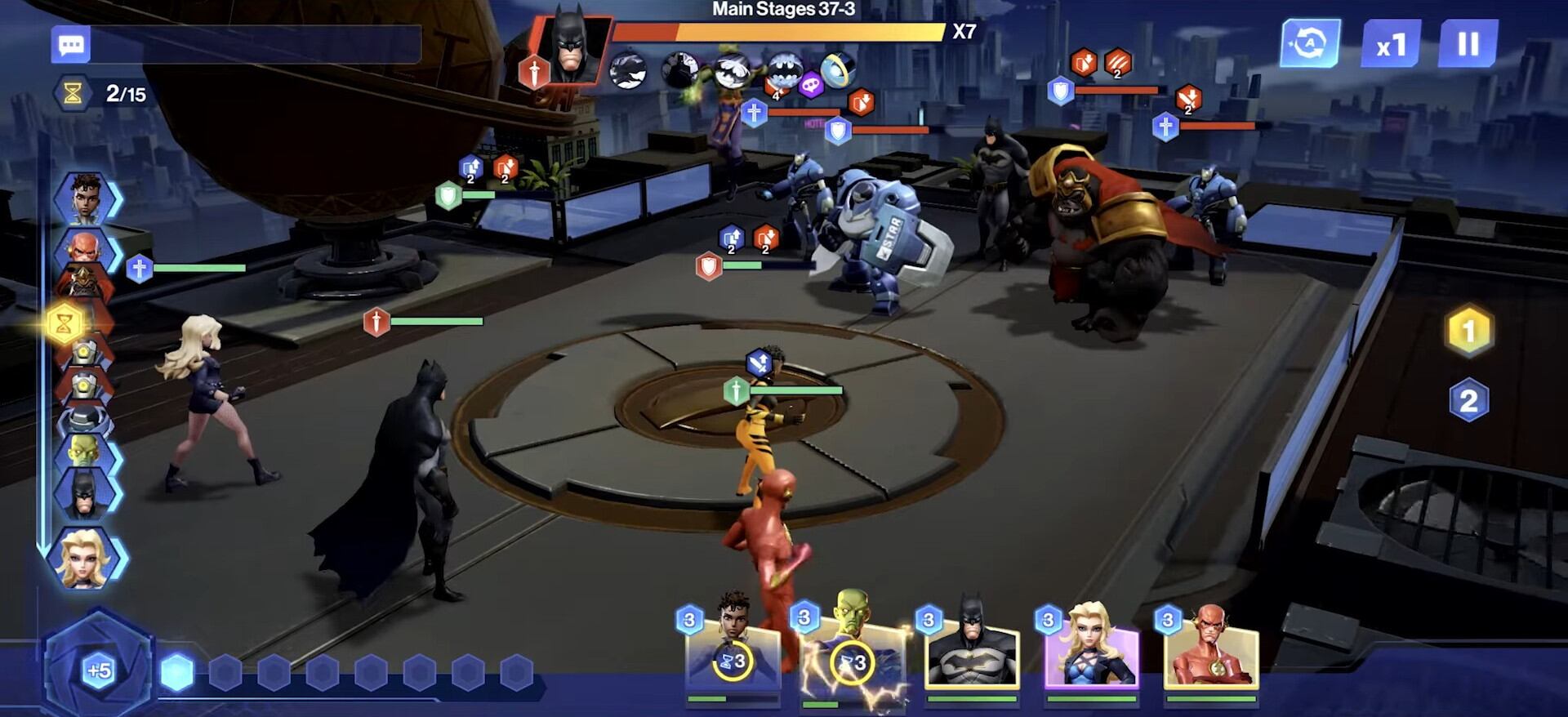This screenshot has height=717, width=1568.
Task: Open the chat bubble panel
Action: tap(70, 44)
